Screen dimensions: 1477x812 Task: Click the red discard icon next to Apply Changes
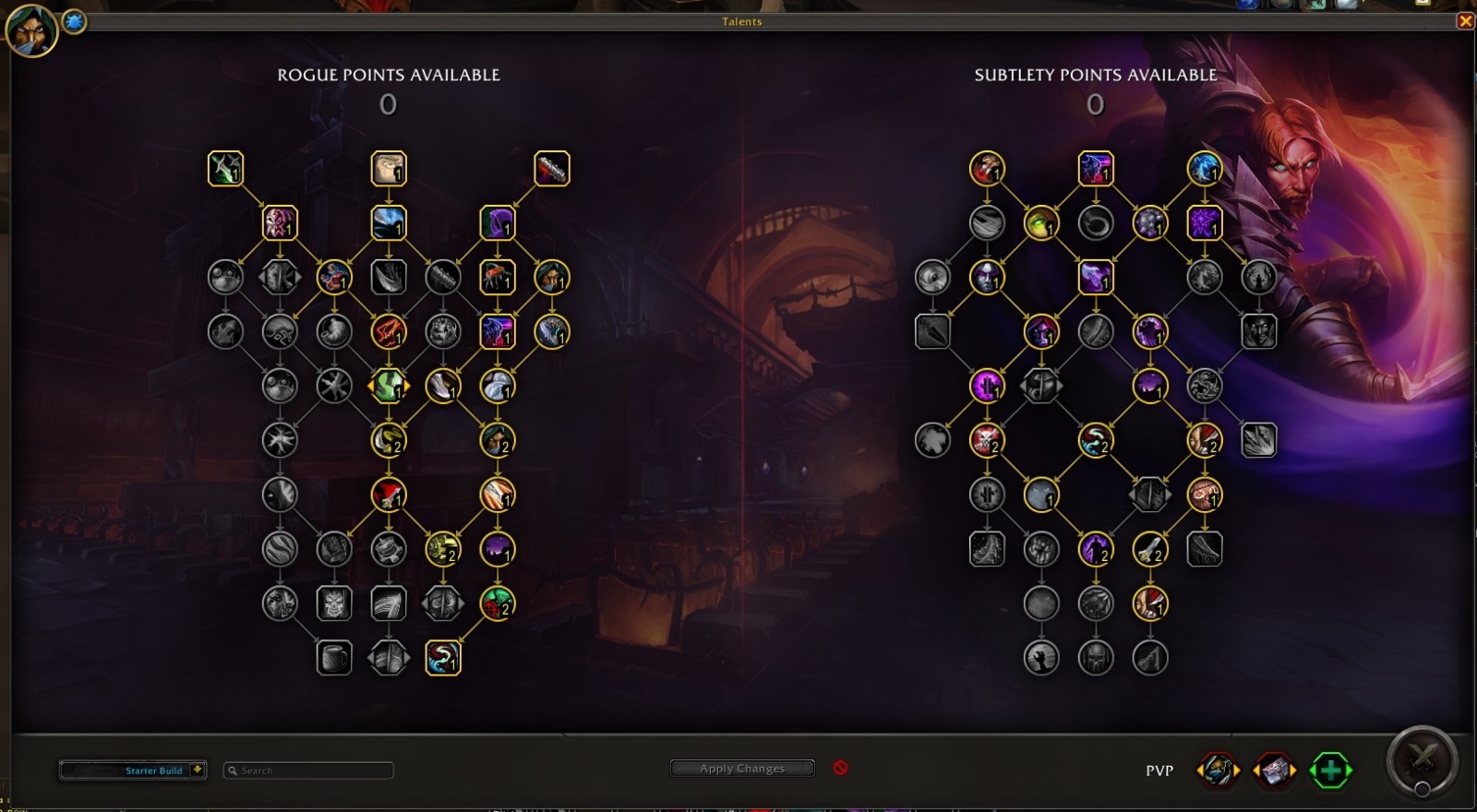click(840, 767)
